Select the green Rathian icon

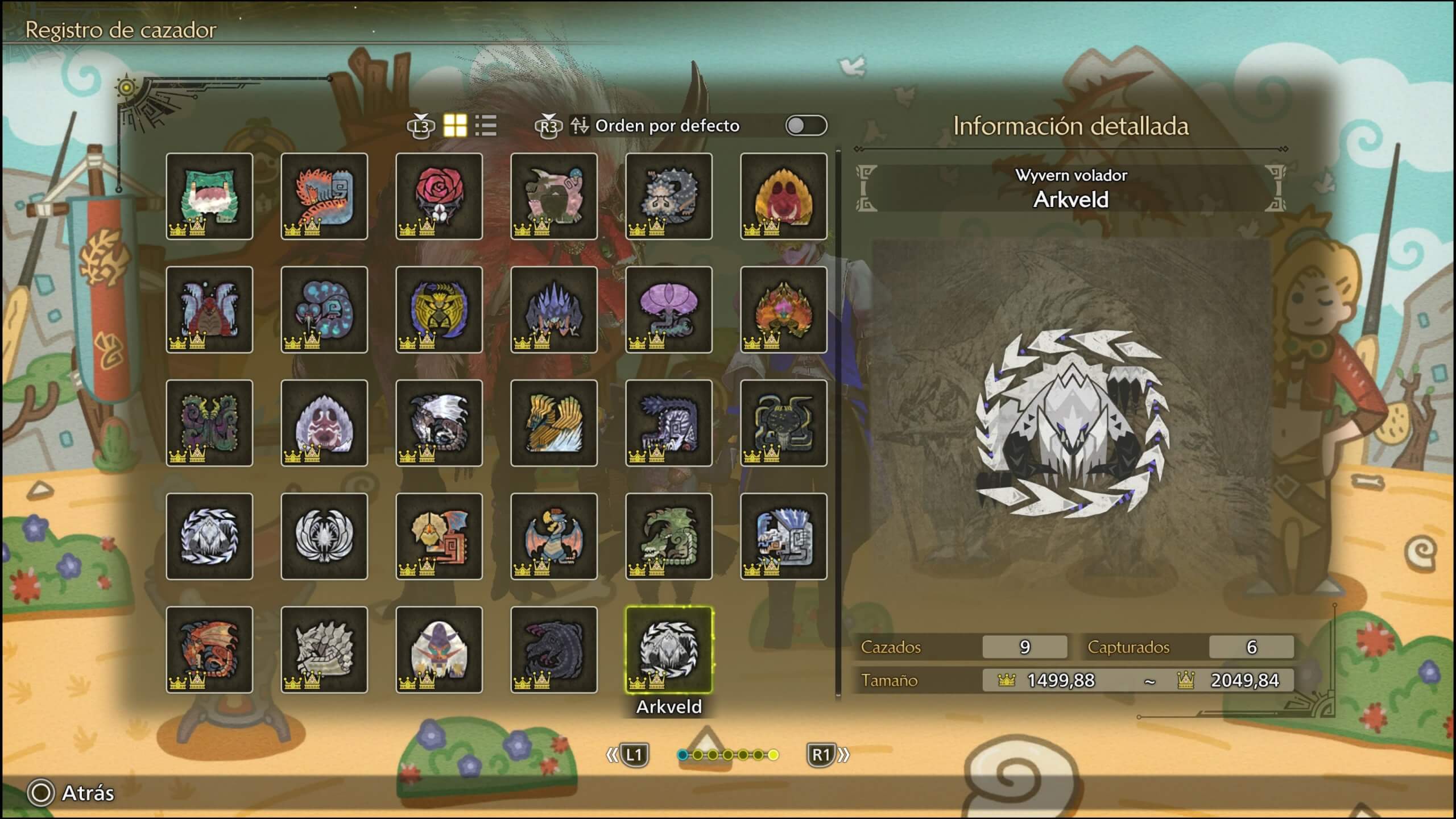[x=669, y=536]
